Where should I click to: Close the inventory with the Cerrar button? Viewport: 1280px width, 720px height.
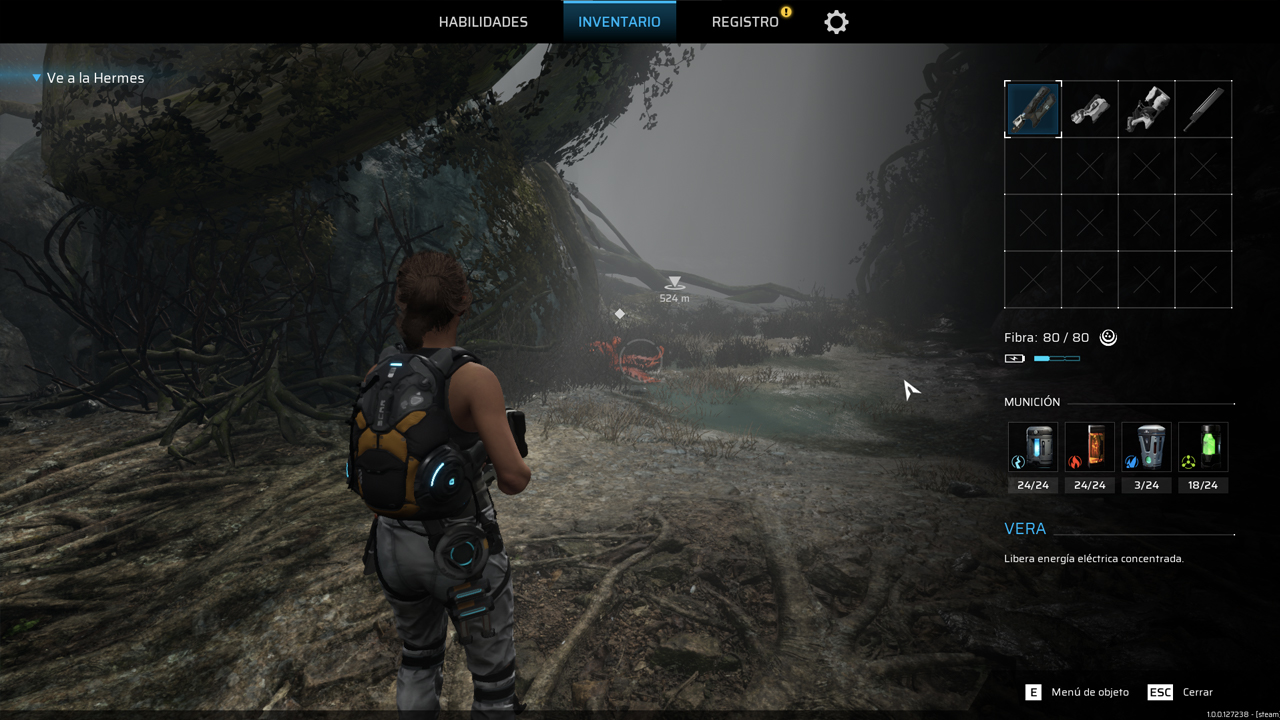coord(1181,692)
